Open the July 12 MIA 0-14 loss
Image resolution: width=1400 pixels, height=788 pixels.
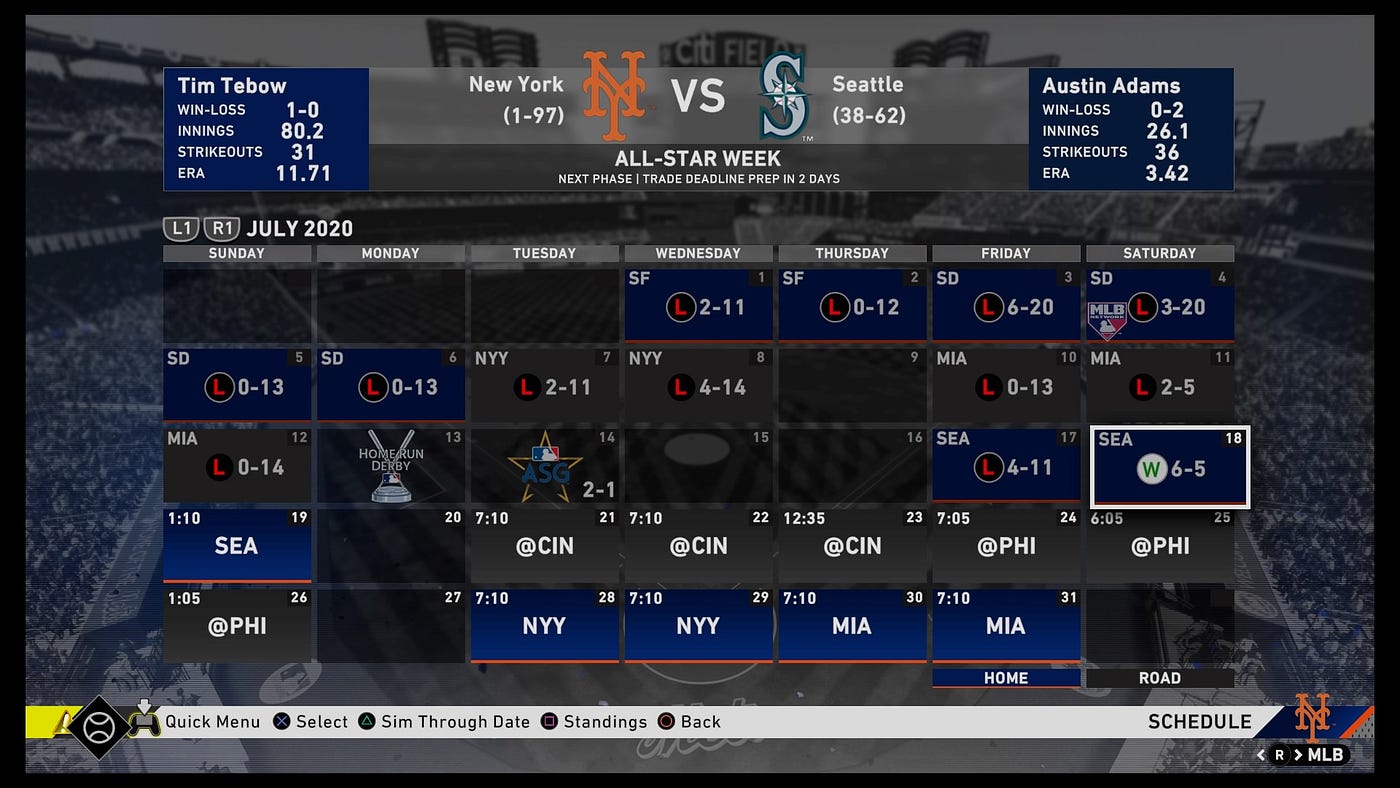237,466
